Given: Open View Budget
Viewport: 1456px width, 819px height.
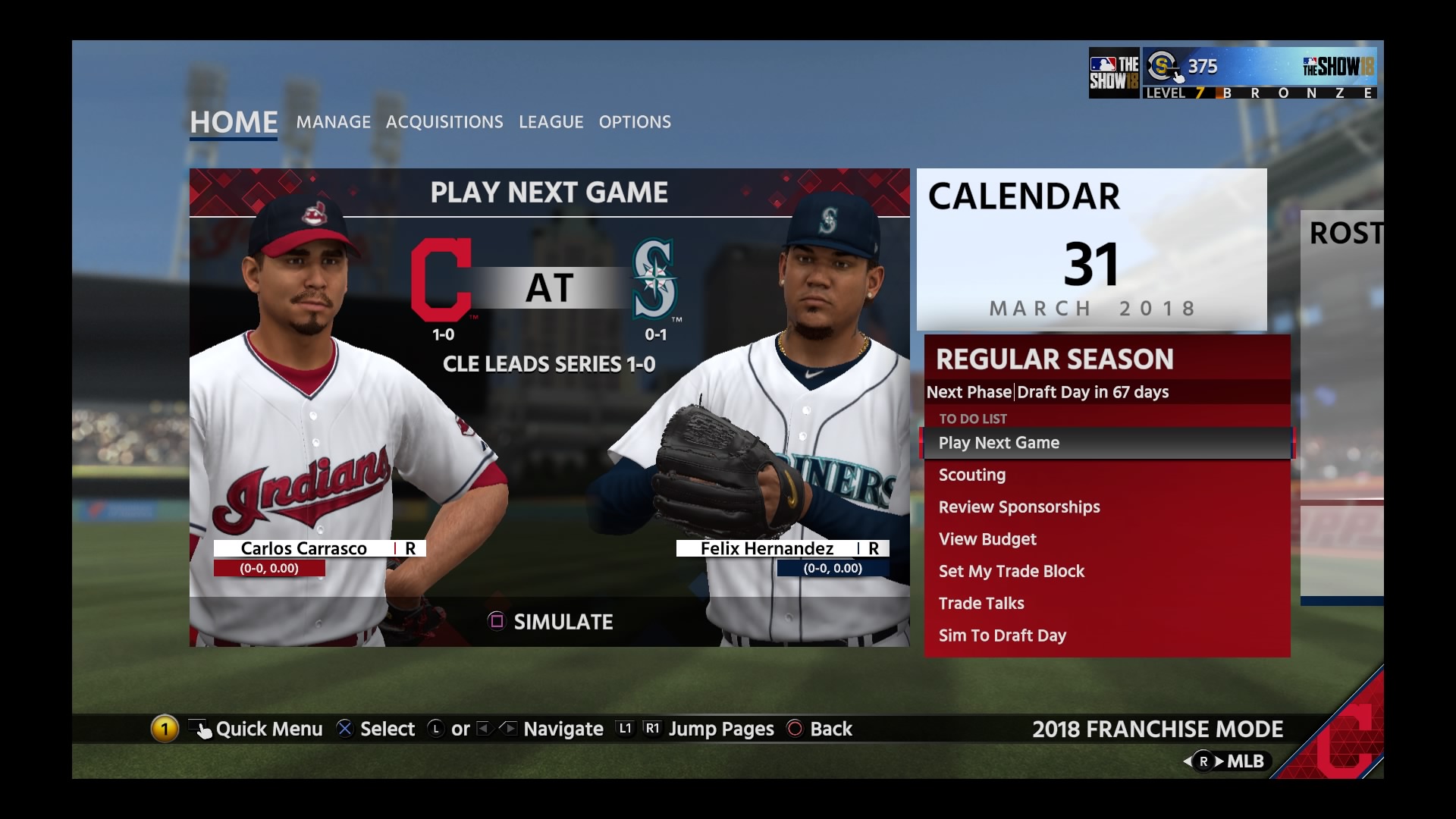Looking at the screenshot, I should [987, 539].
